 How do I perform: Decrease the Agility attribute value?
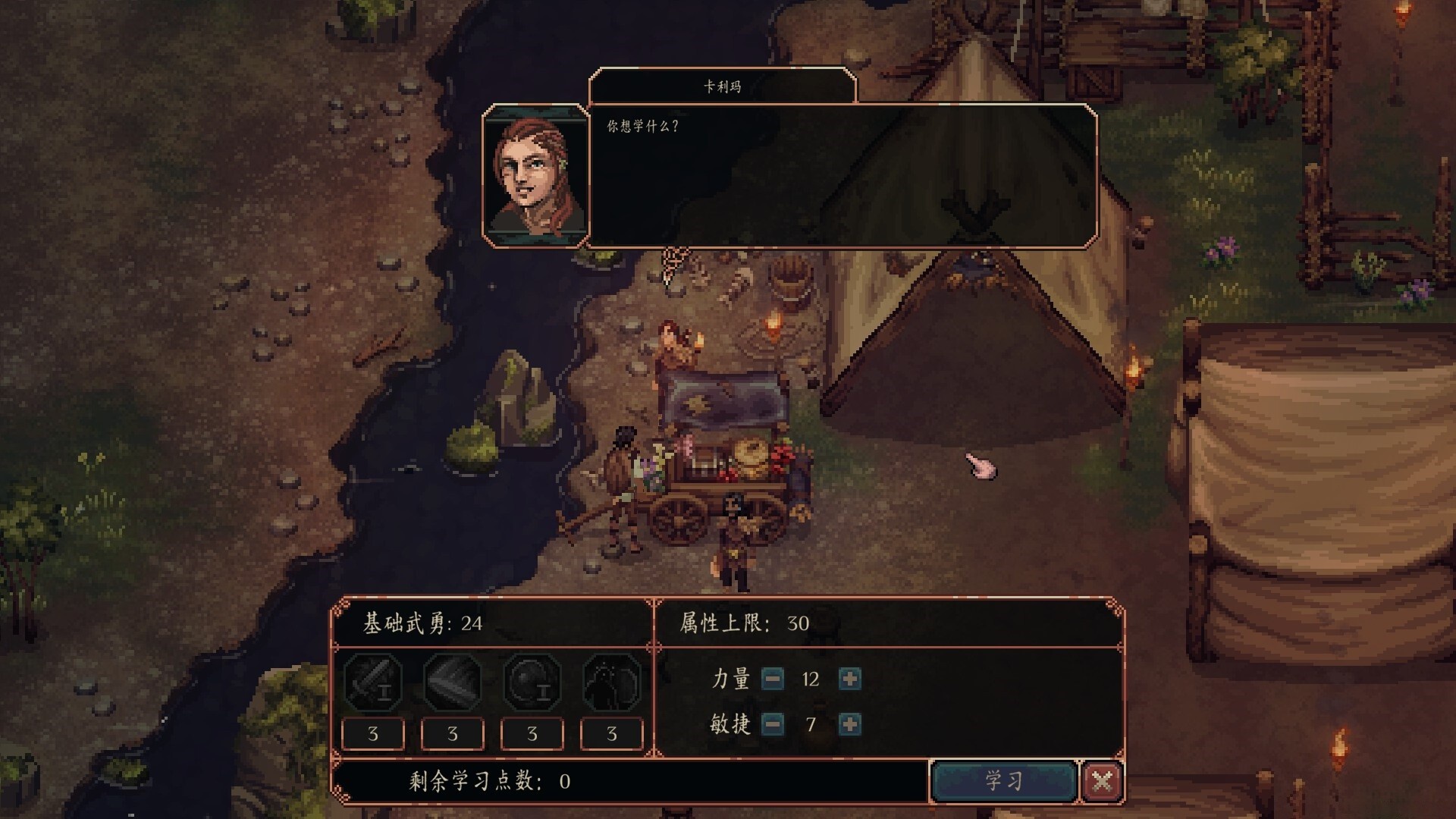tap(773, 724)
